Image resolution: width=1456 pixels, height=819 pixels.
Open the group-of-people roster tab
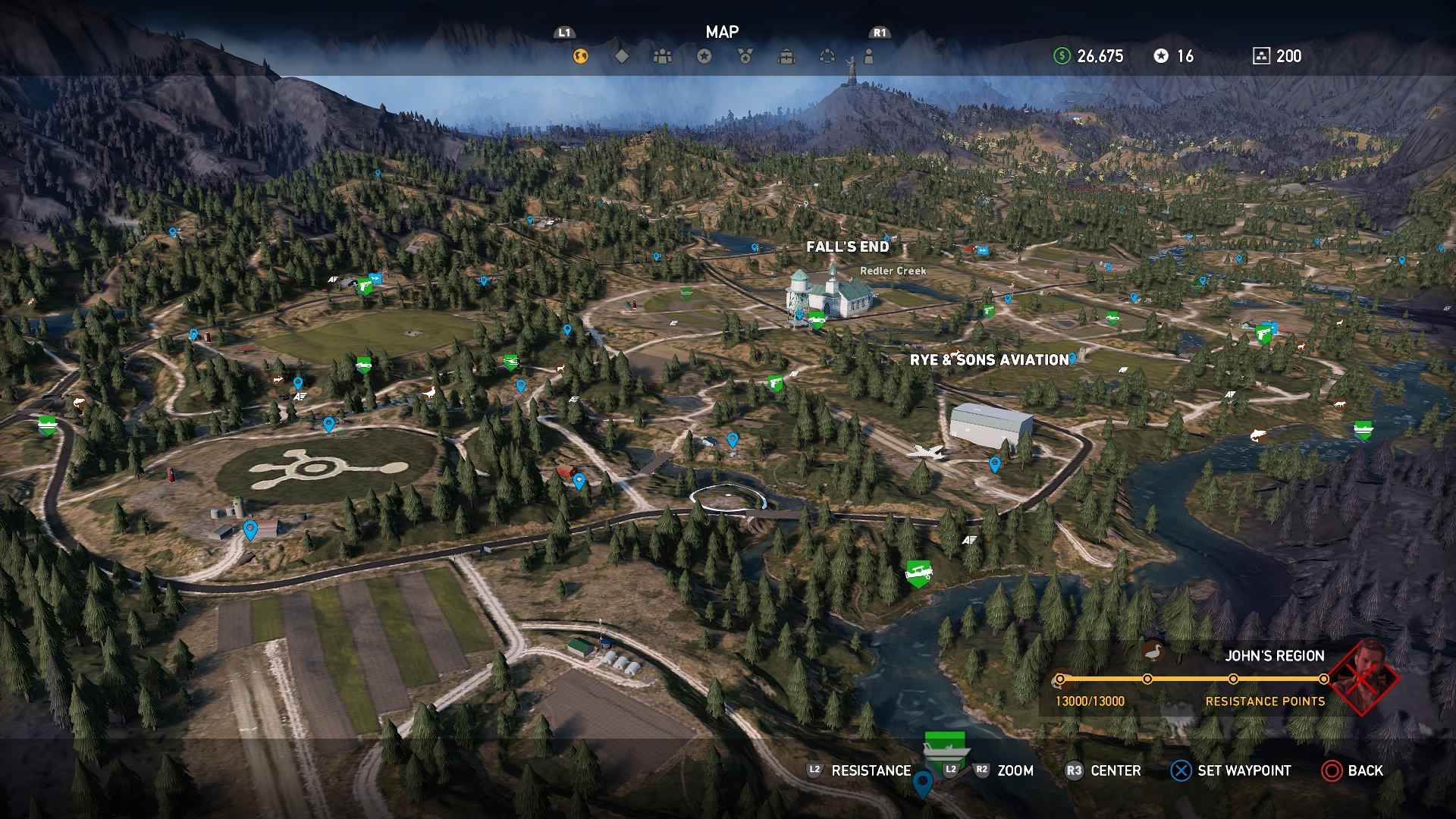[x=663, y=56]
